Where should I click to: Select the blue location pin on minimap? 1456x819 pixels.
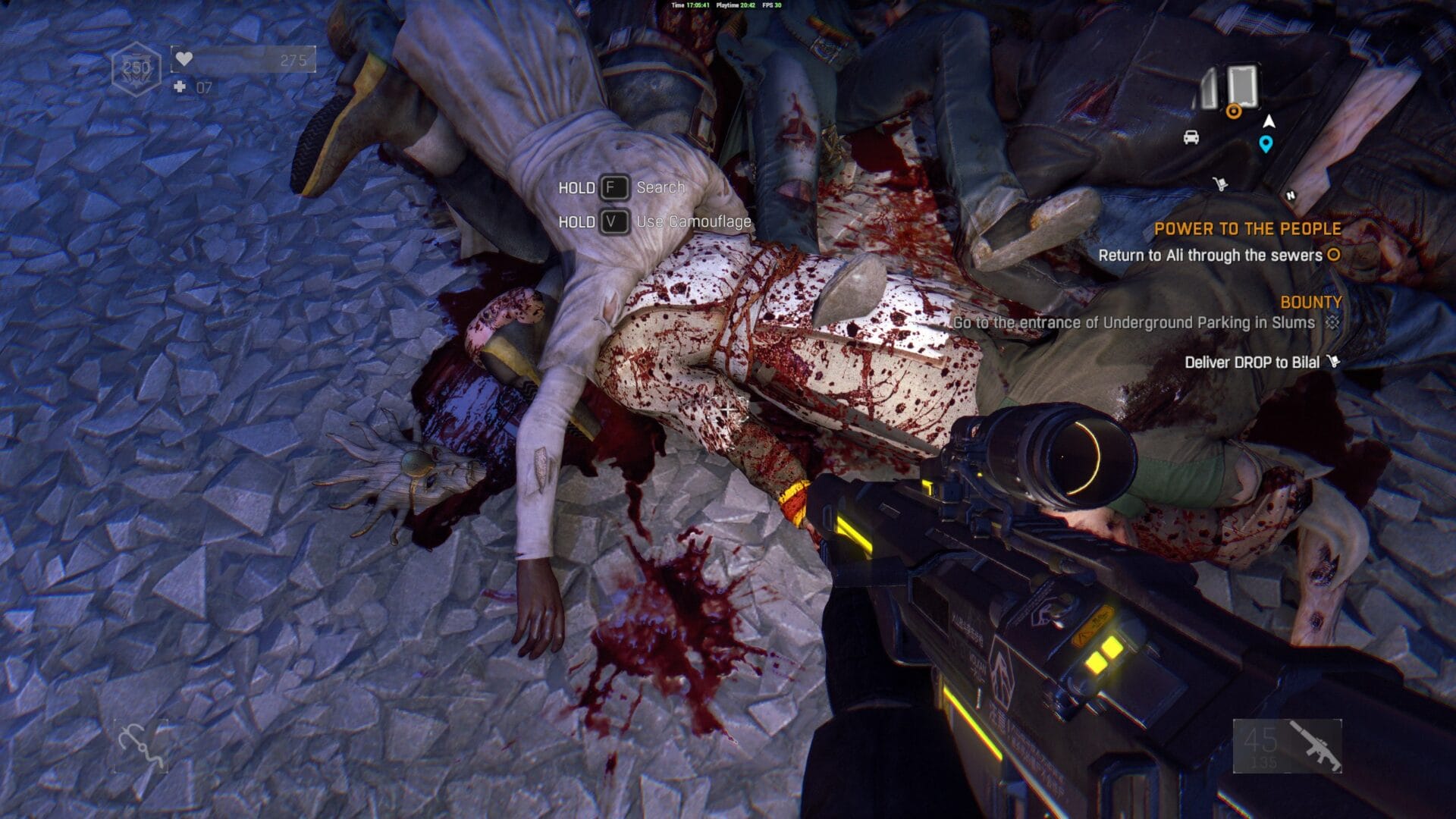click(x=1266, y=143)
